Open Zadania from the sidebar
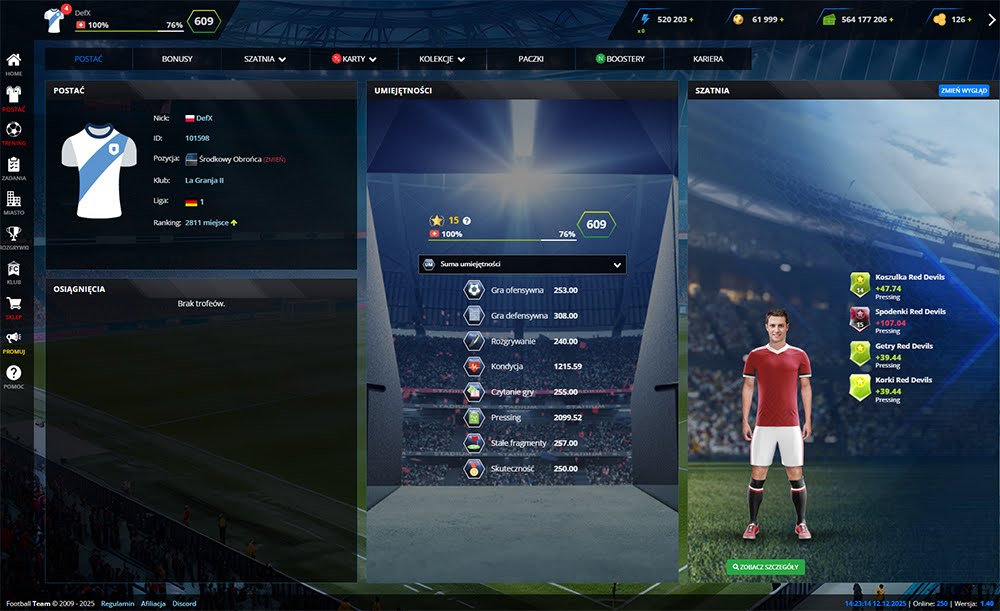The height and width of the screenshot is (611, 1000). tap(14, 169)
